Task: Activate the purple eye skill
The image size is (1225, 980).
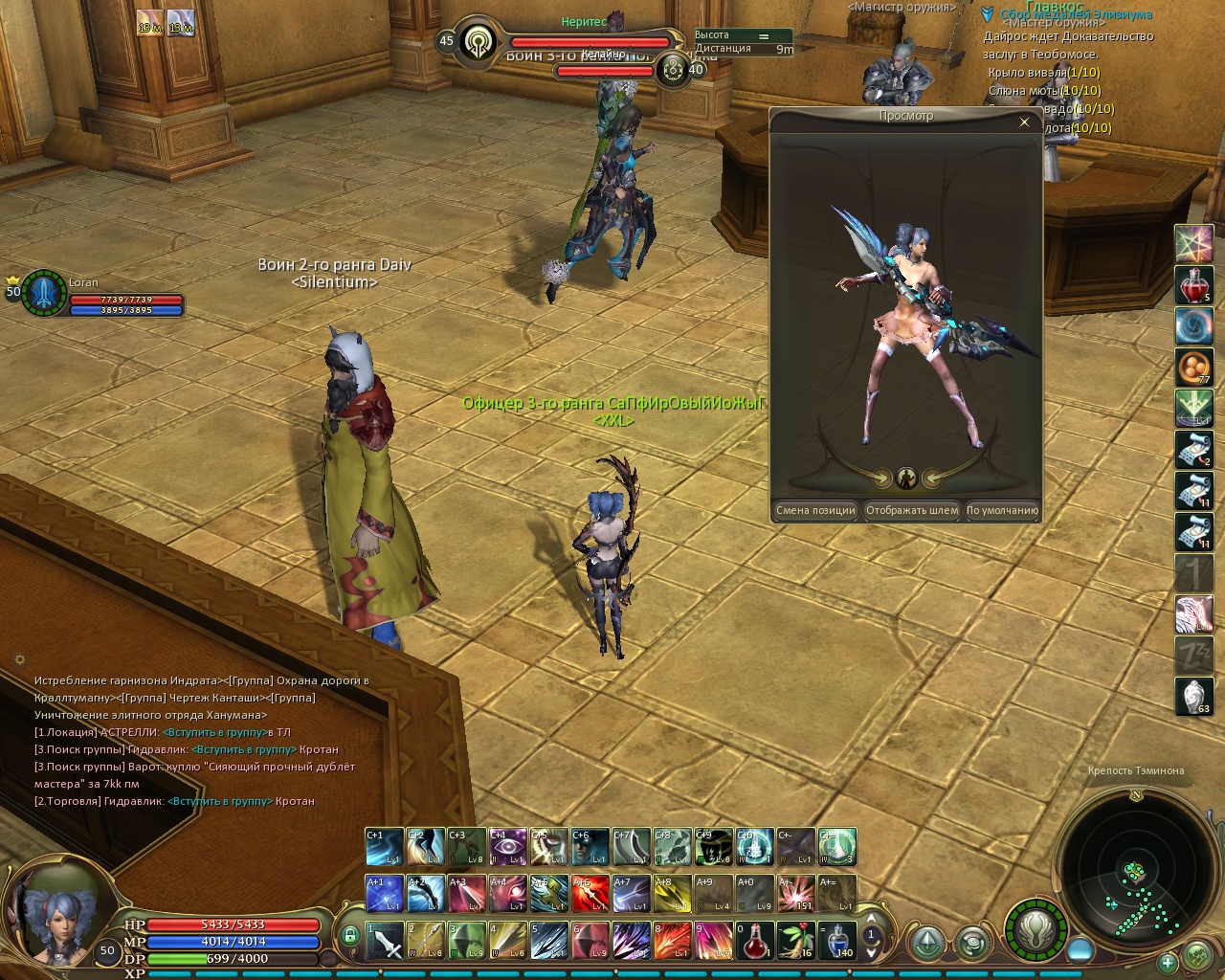Action: 508,847
